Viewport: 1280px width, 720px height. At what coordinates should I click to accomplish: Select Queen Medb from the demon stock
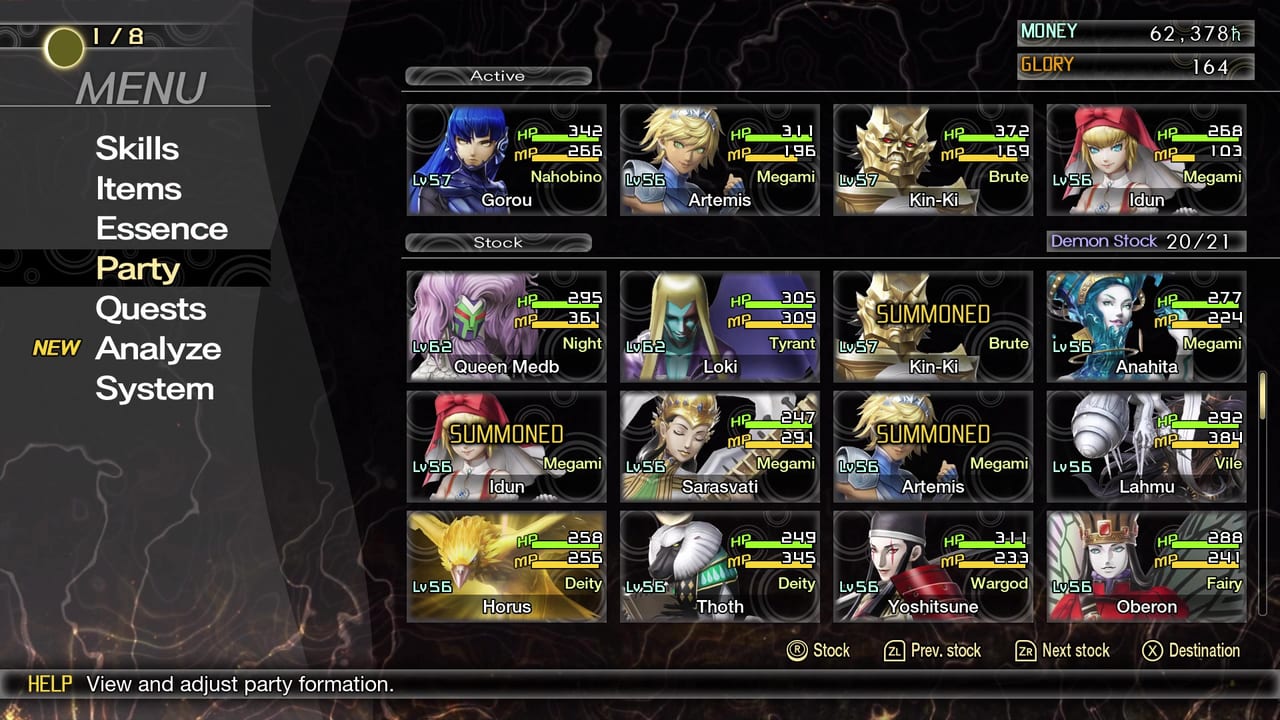click(x=505, y=325)
